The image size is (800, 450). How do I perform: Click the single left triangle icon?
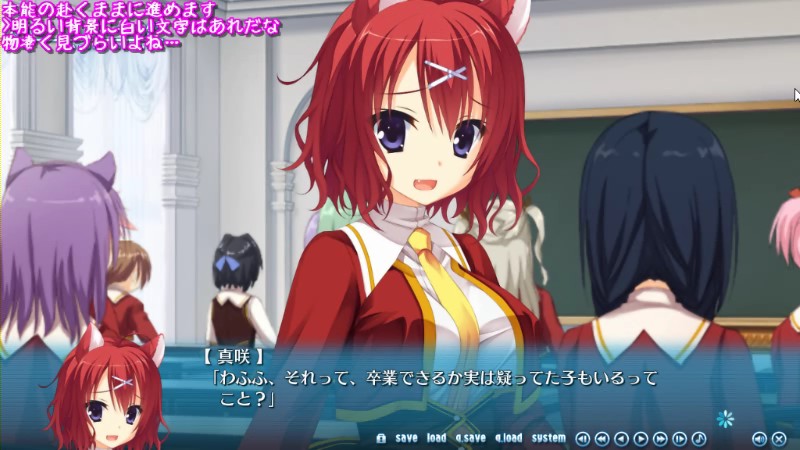click(x=621, y=438)
